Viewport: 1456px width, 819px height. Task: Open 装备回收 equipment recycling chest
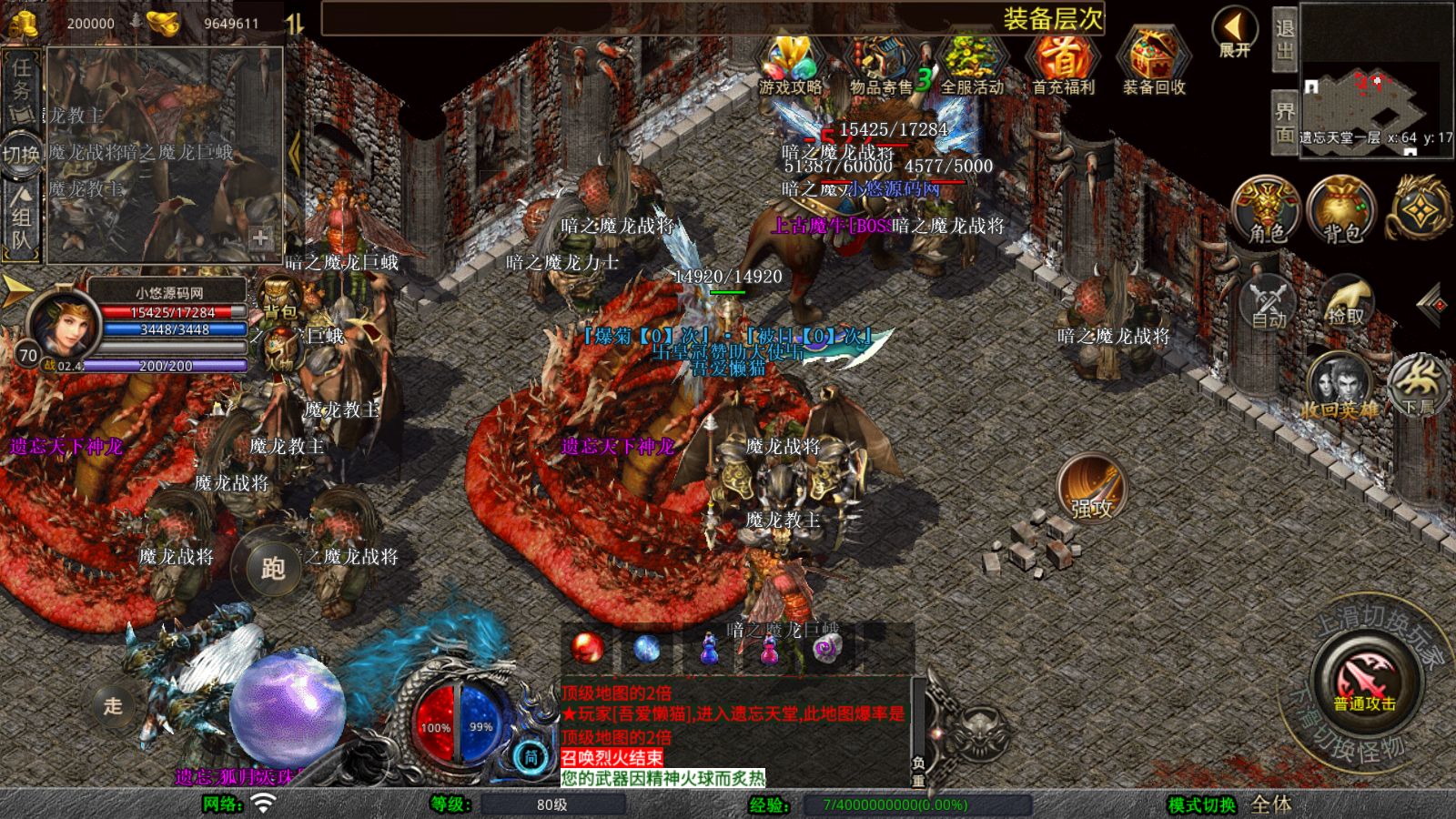(x=1153, y=66)
